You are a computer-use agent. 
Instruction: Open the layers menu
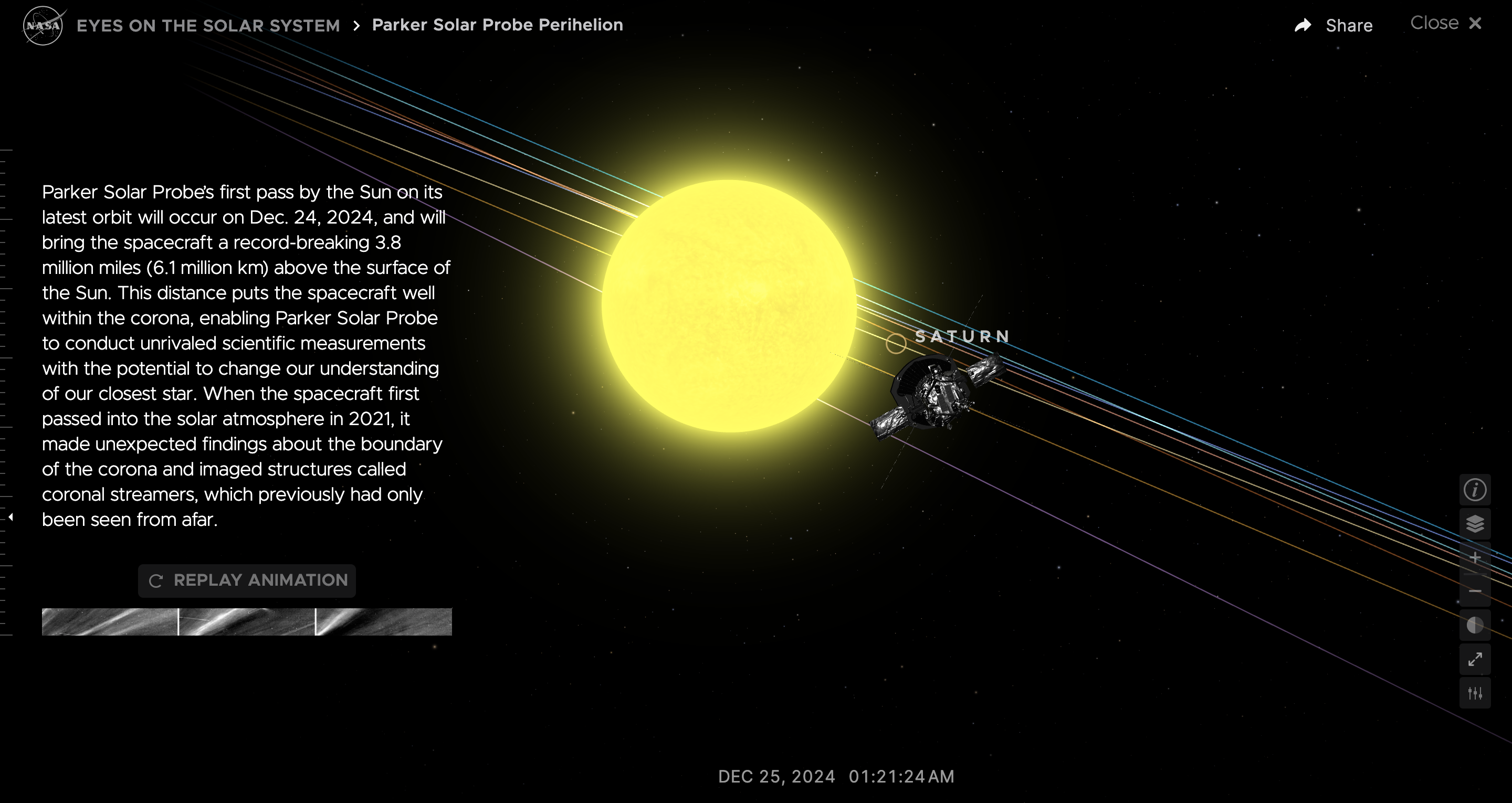(x=1474, y=524)
